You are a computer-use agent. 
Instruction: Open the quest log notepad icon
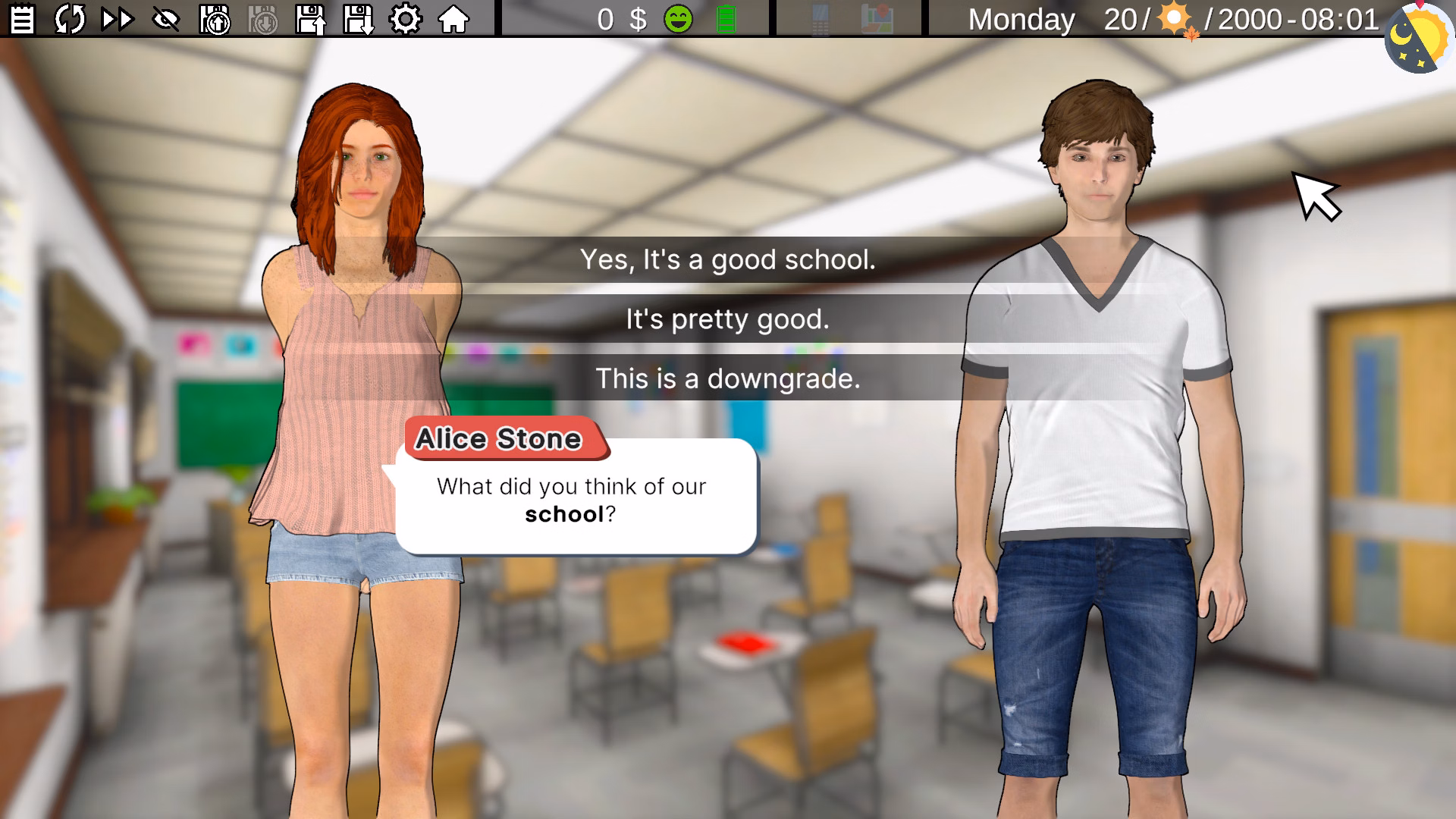click(x=22, y=19)
